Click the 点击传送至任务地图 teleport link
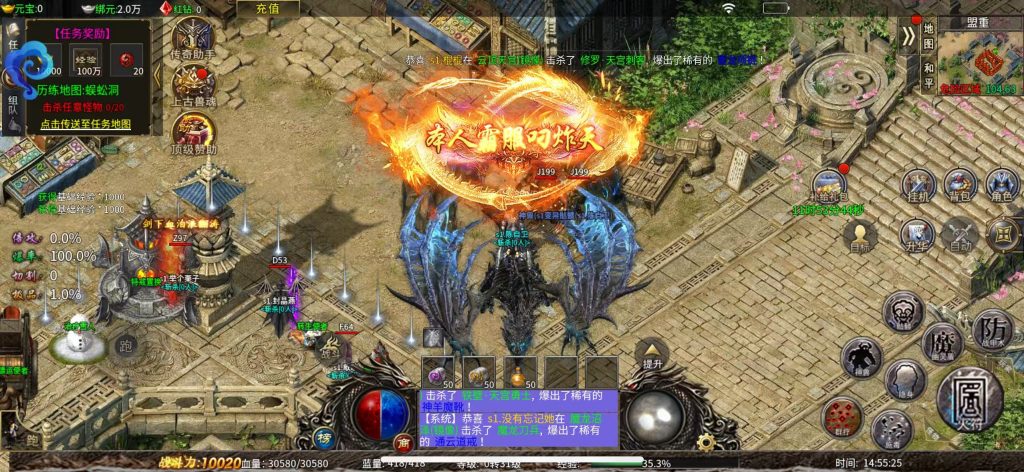This screenshot has height=472, width=1024. coord(85,123)
